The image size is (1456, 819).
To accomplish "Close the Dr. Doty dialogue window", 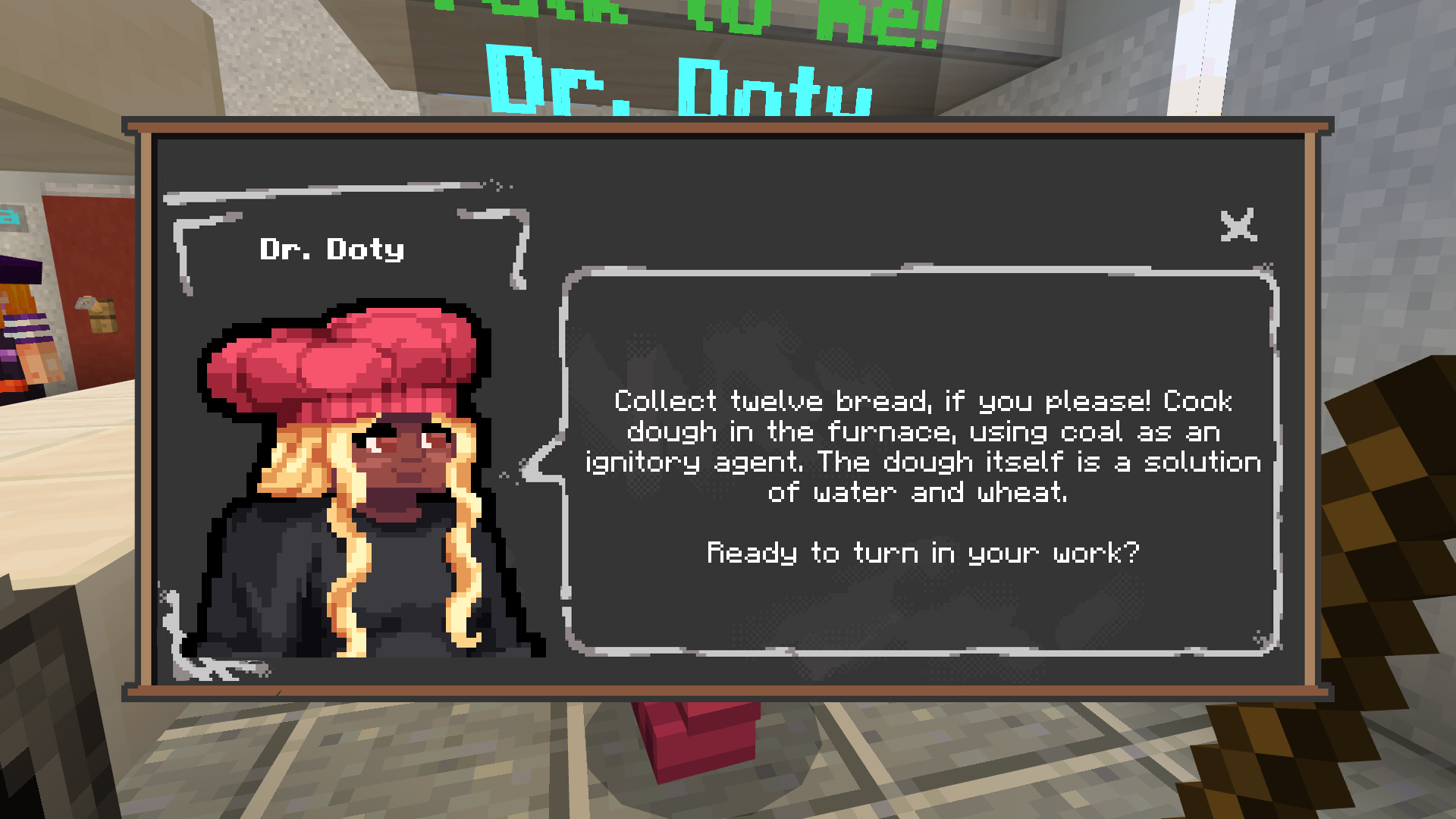I will click(1238, 226).
